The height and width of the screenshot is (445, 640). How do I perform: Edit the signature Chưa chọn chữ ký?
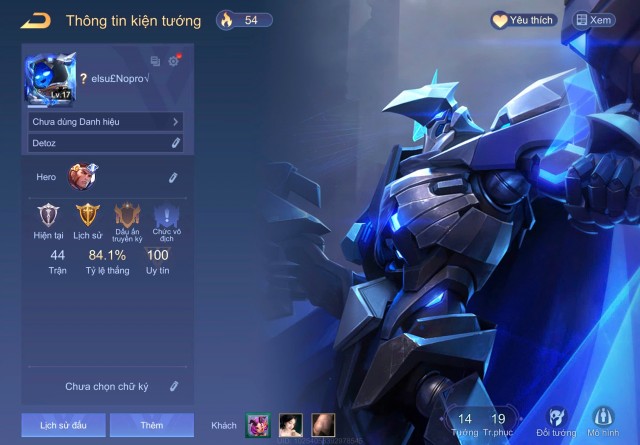point(173,385)
